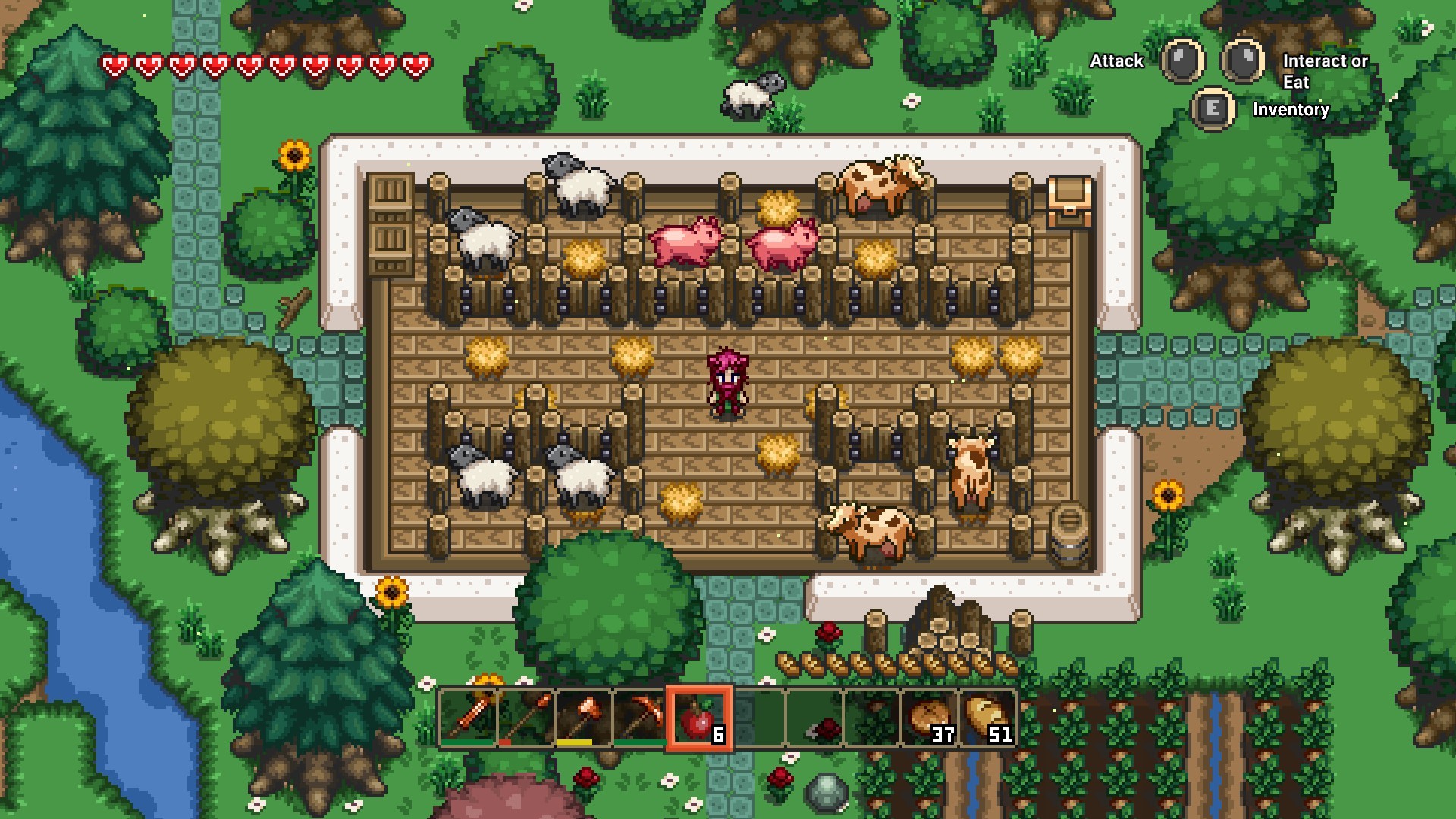This screenshot has width=1456, height=819.
Task: Click the last heart in the health bar
Action: 414,66
